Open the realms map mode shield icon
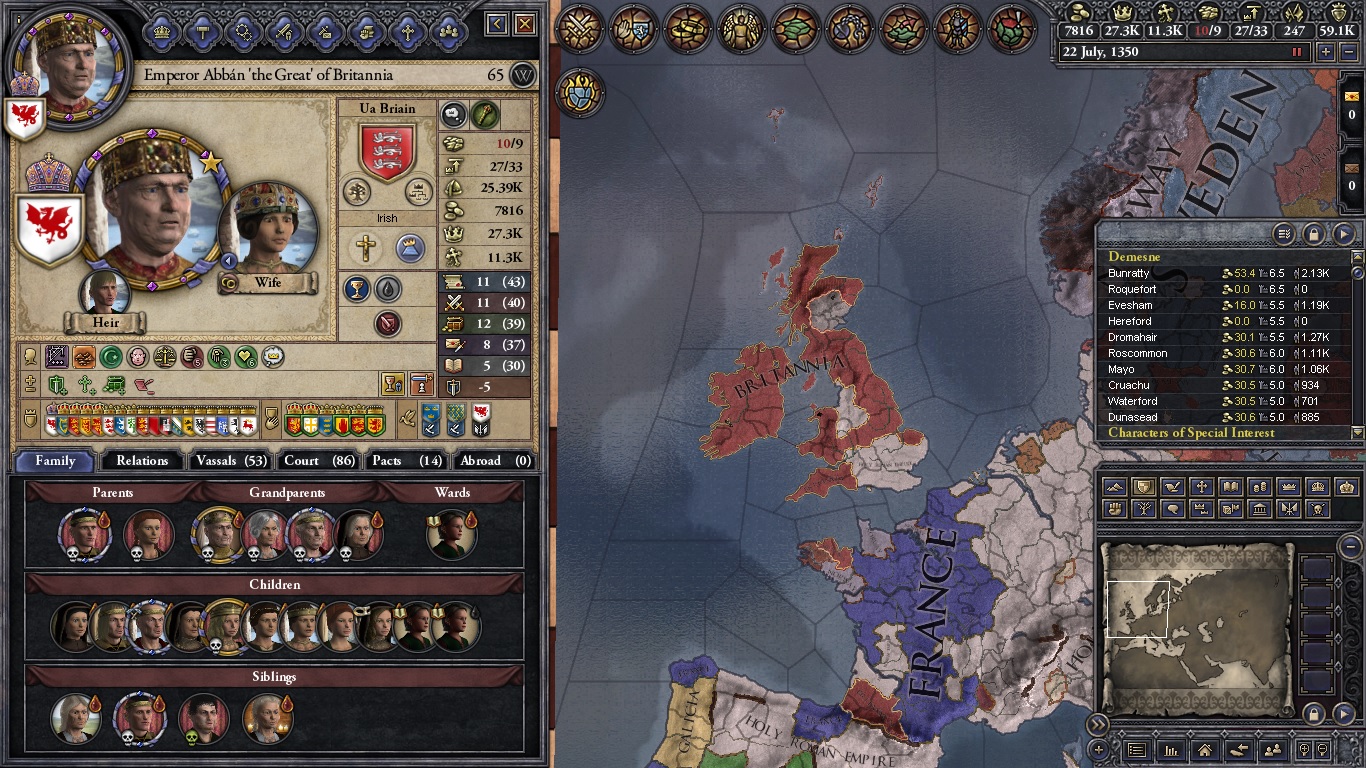The width and height of the screenshot is (1366, 768). (1143, 487)
